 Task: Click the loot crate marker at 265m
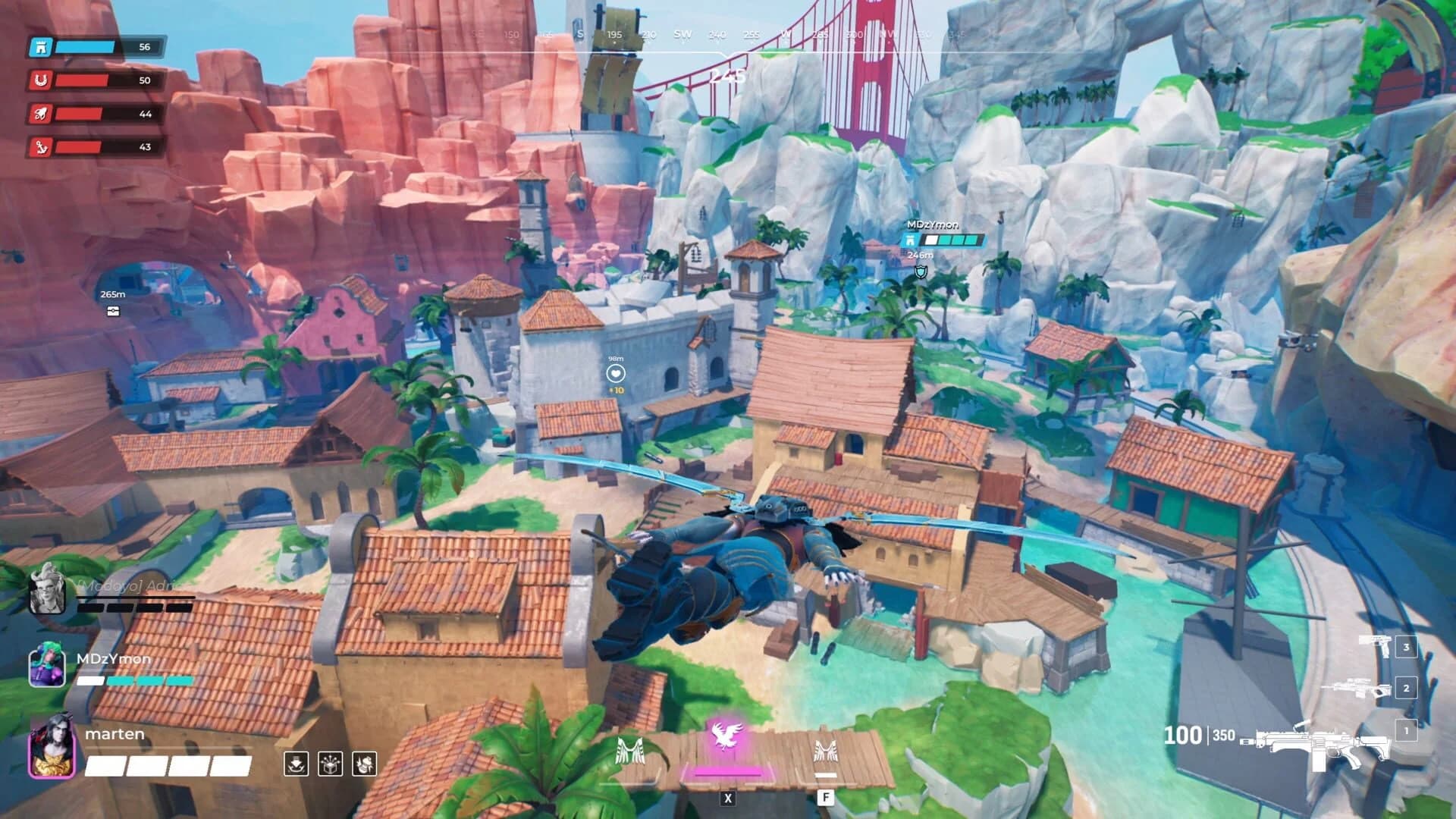pos(112,311)
